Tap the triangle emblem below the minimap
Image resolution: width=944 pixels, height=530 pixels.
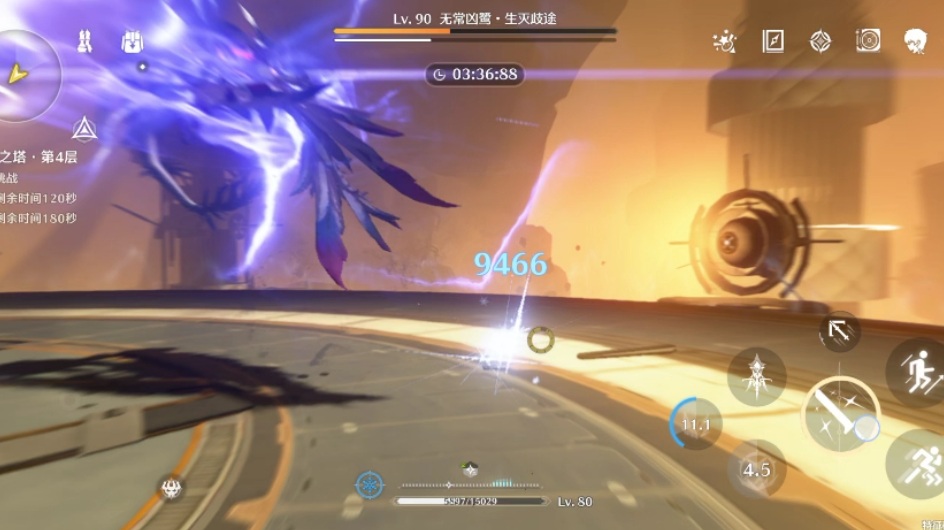[84, 129]
